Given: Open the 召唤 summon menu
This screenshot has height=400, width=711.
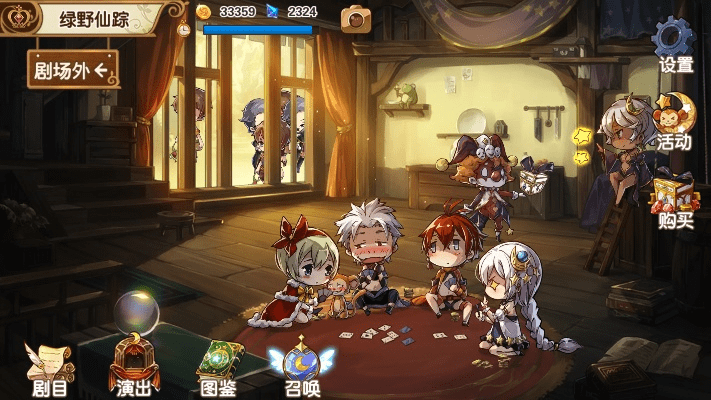Looking at the screenshot, I should coord(300,365).
